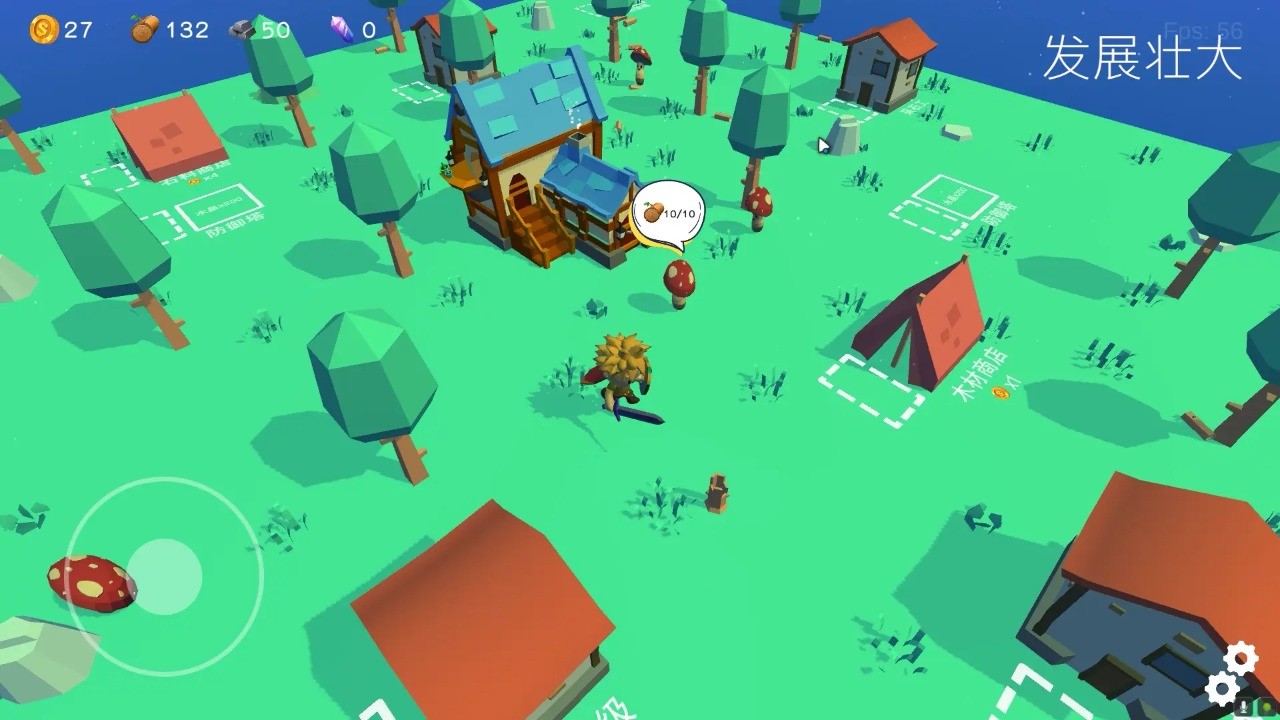Toggle the microphone overlay icon

(x=1244, y=706)
